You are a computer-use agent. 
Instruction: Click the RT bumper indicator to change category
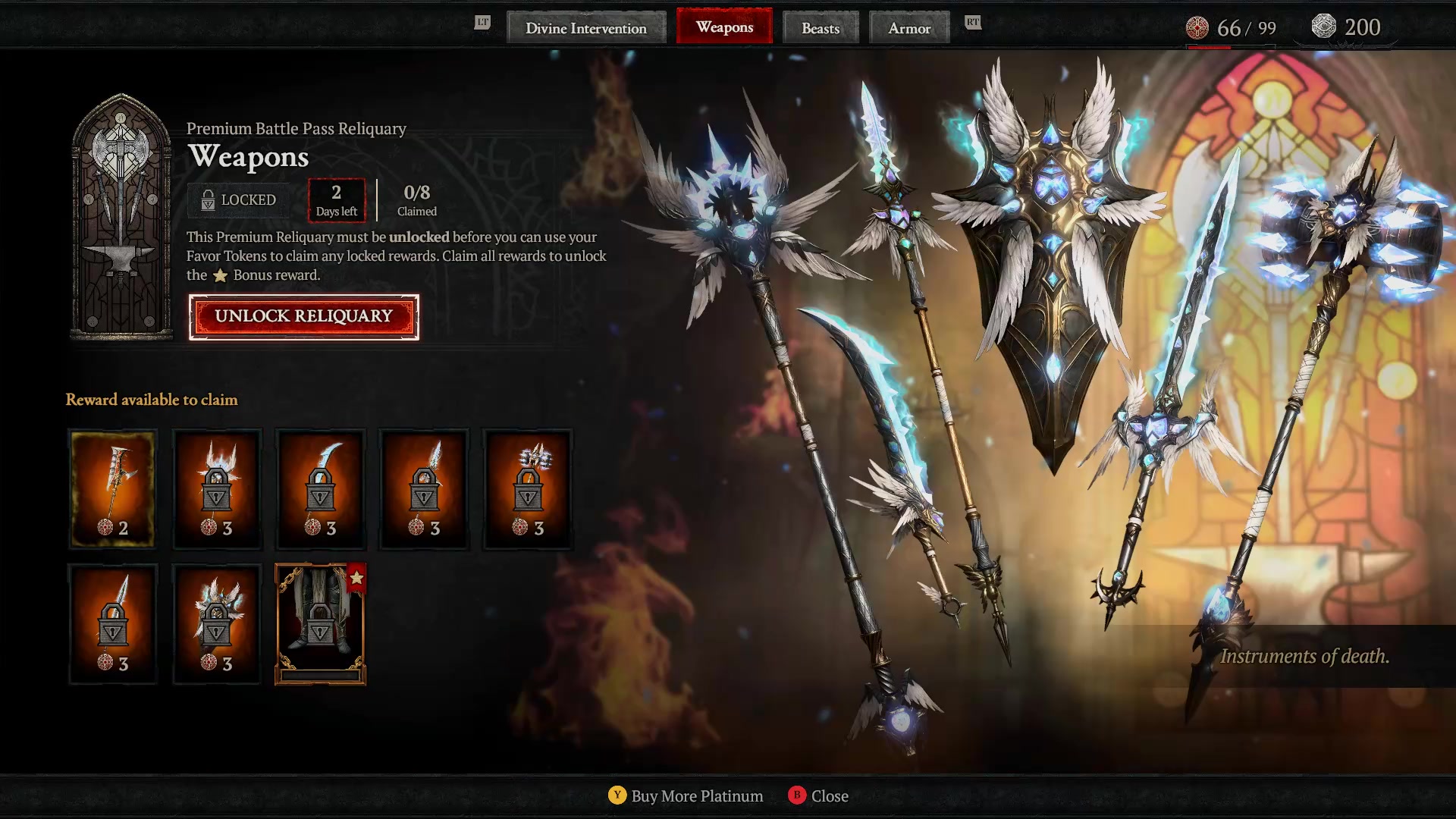pyautogui.click(x=973, y=23)
